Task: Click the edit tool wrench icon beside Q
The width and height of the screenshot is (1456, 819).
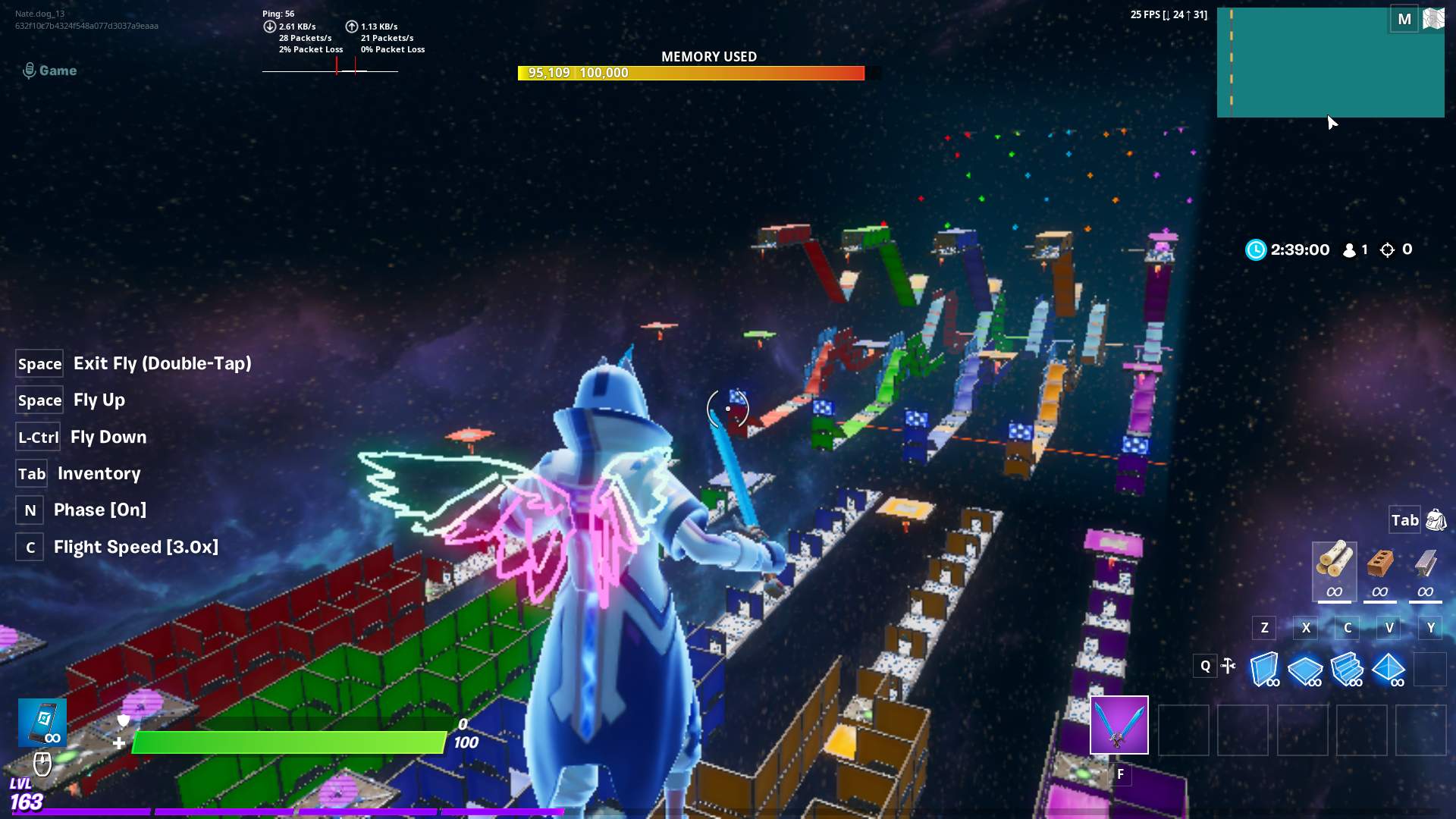Action: pos(1230,666)
